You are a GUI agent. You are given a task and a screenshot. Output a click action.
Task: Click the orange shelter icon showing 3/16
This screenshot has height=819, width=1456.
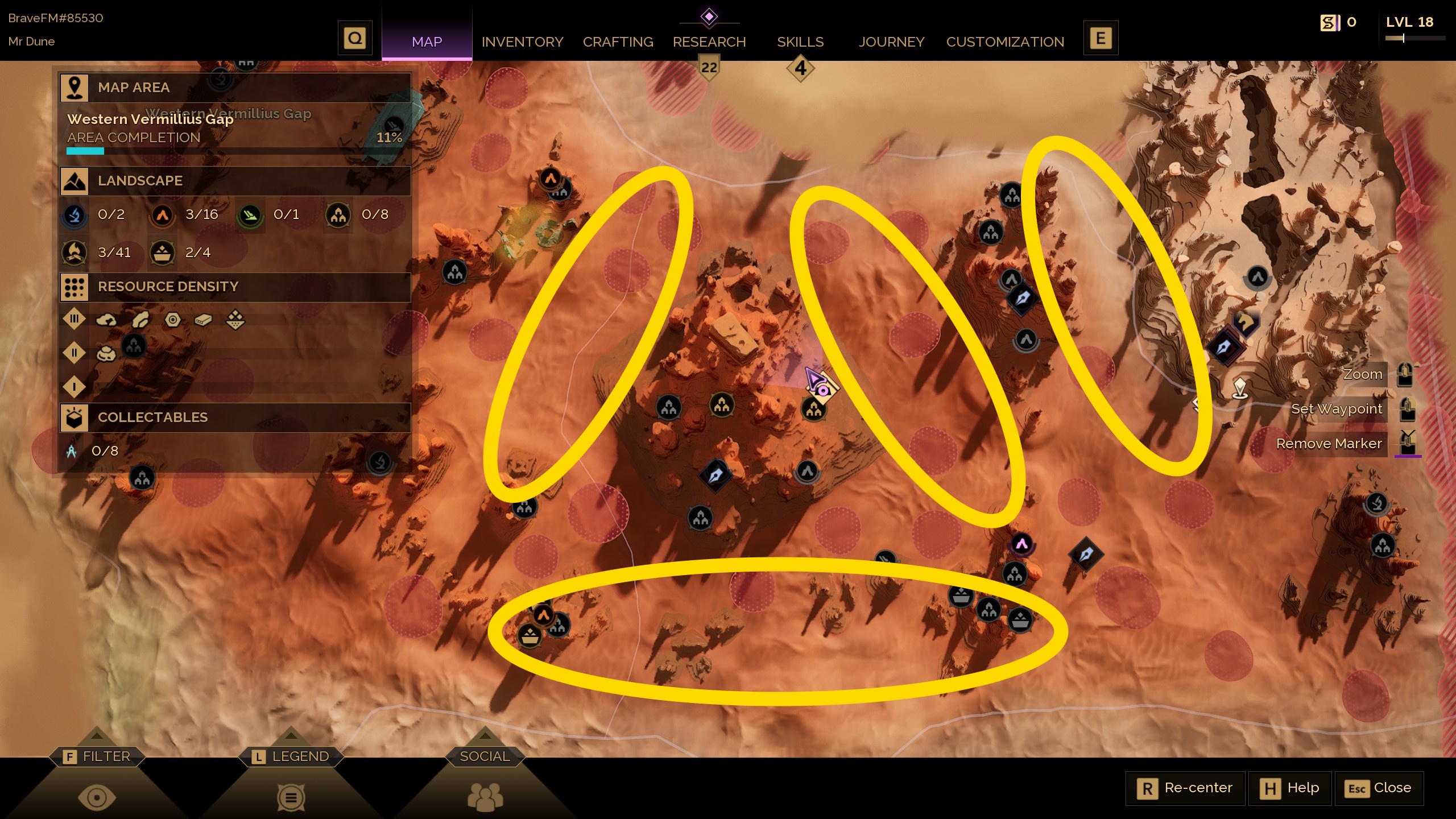[163, 215]
